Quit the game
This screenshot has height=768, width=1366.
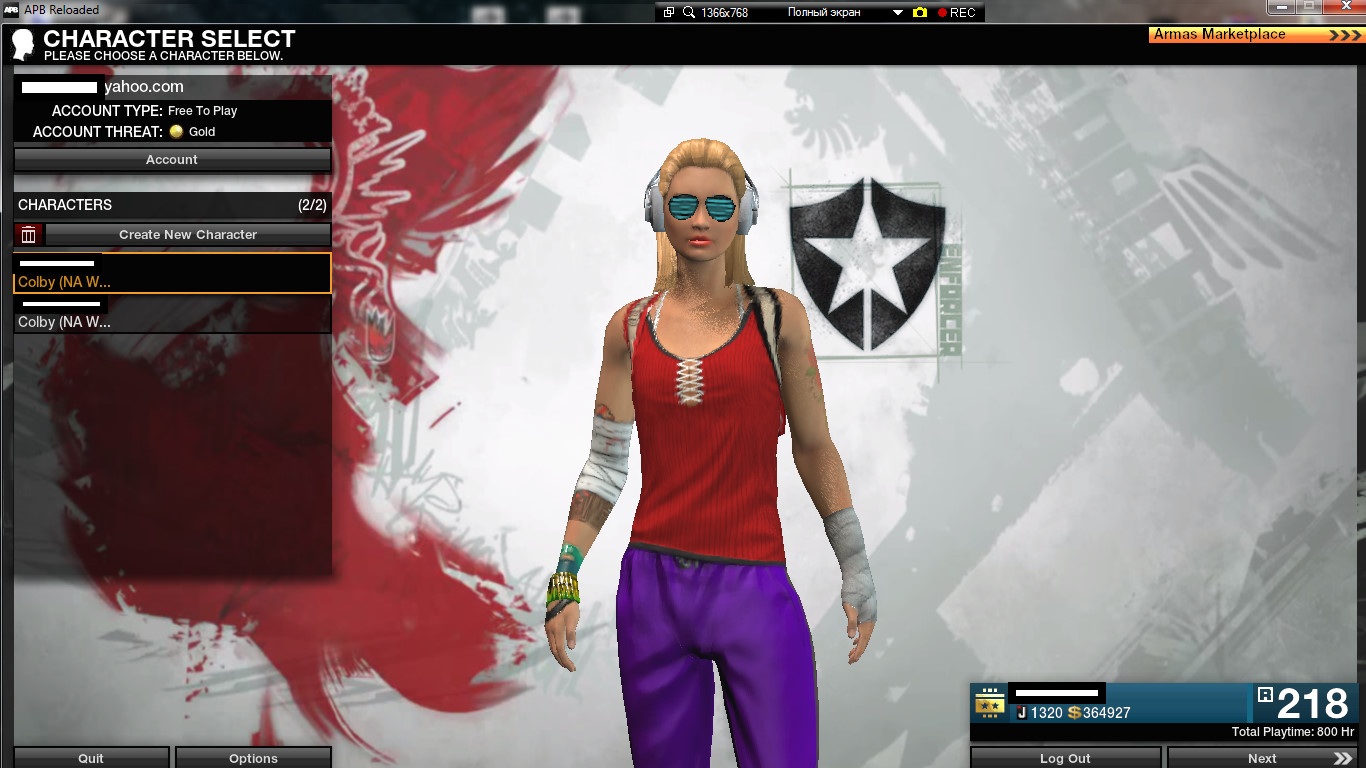click(91, 758)
